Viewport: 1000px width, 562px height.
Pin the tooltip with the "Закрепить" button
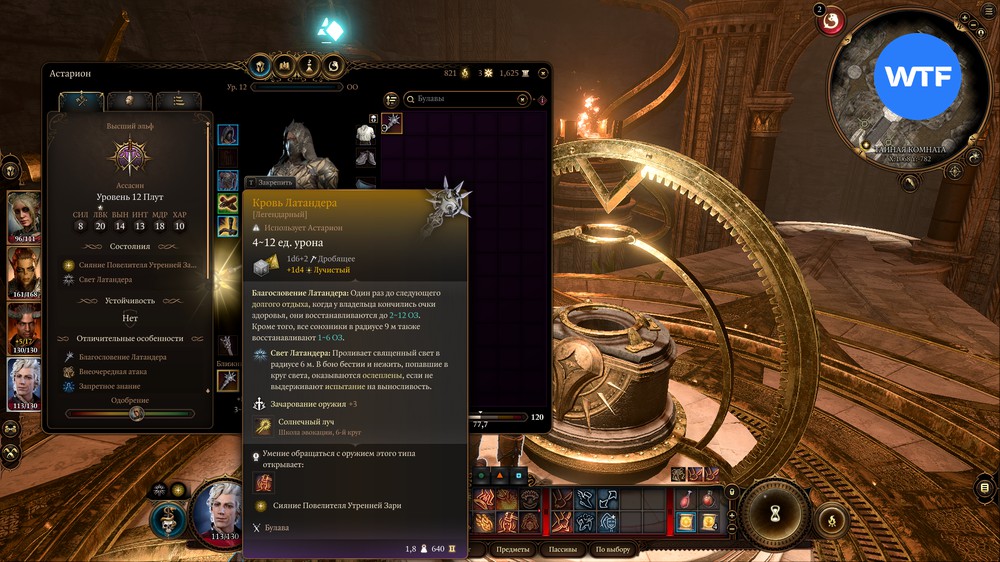[270, 183]
